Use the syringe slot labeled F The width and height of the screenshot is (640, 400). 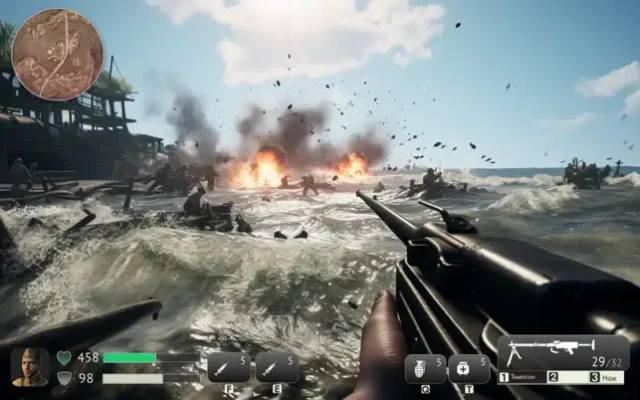[x=229, y=368]
